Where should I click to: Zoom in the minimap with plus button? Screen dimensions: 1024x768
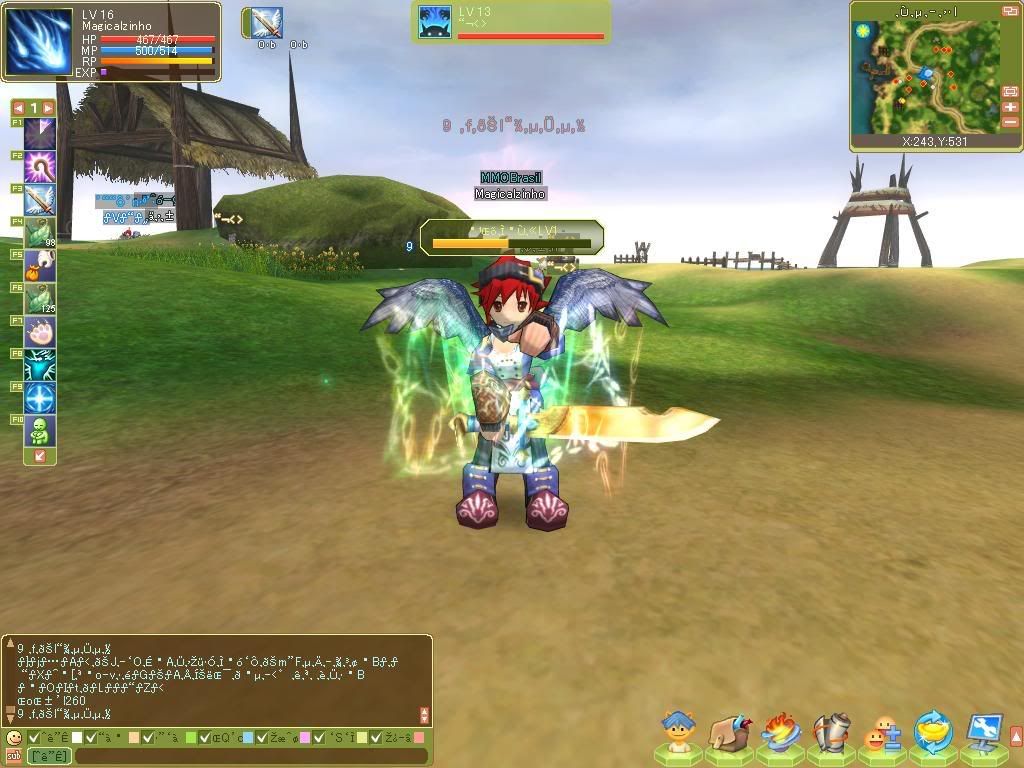1010,107
